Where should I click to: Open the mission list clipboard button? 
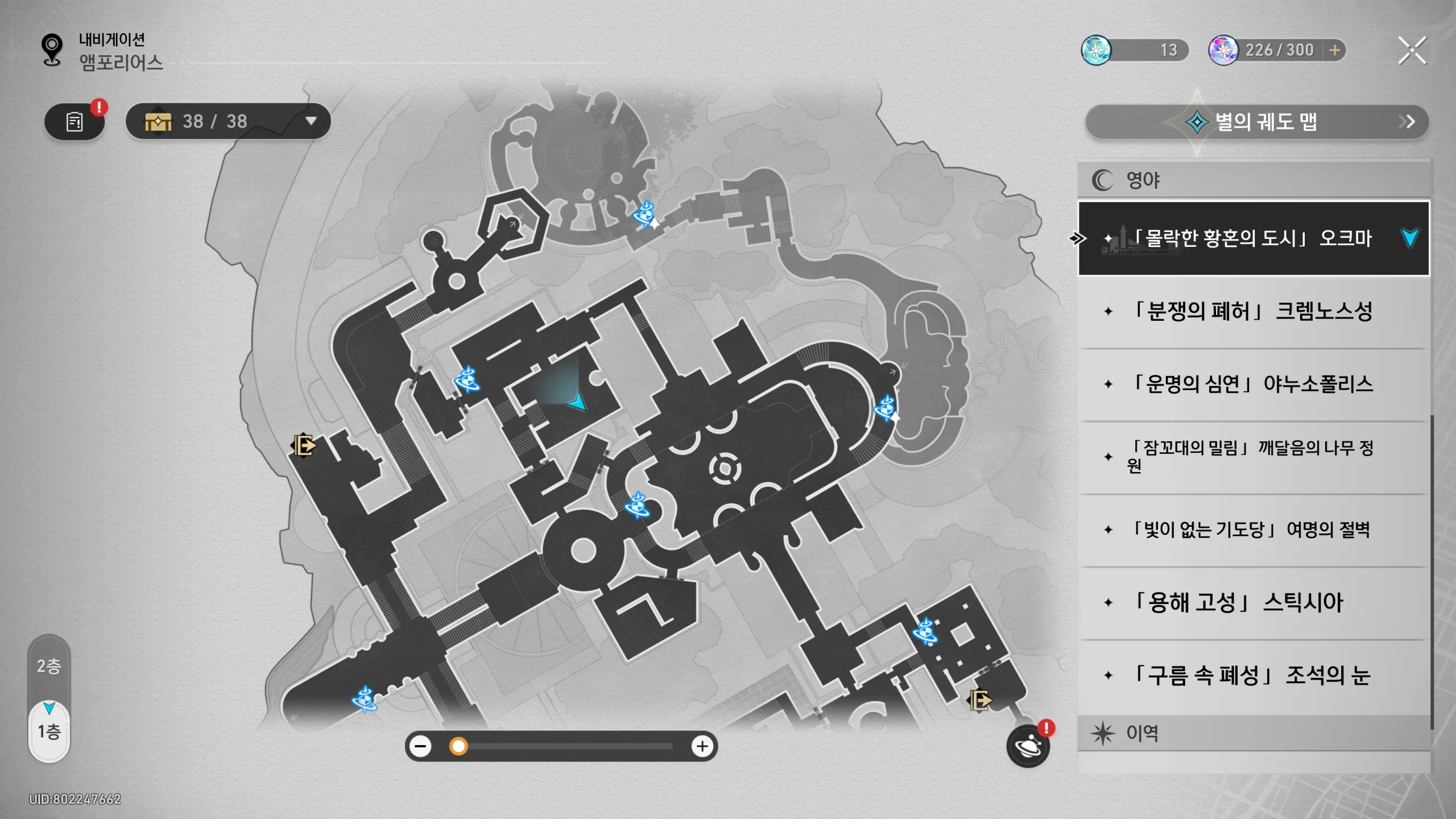click(x=75, y=122)
